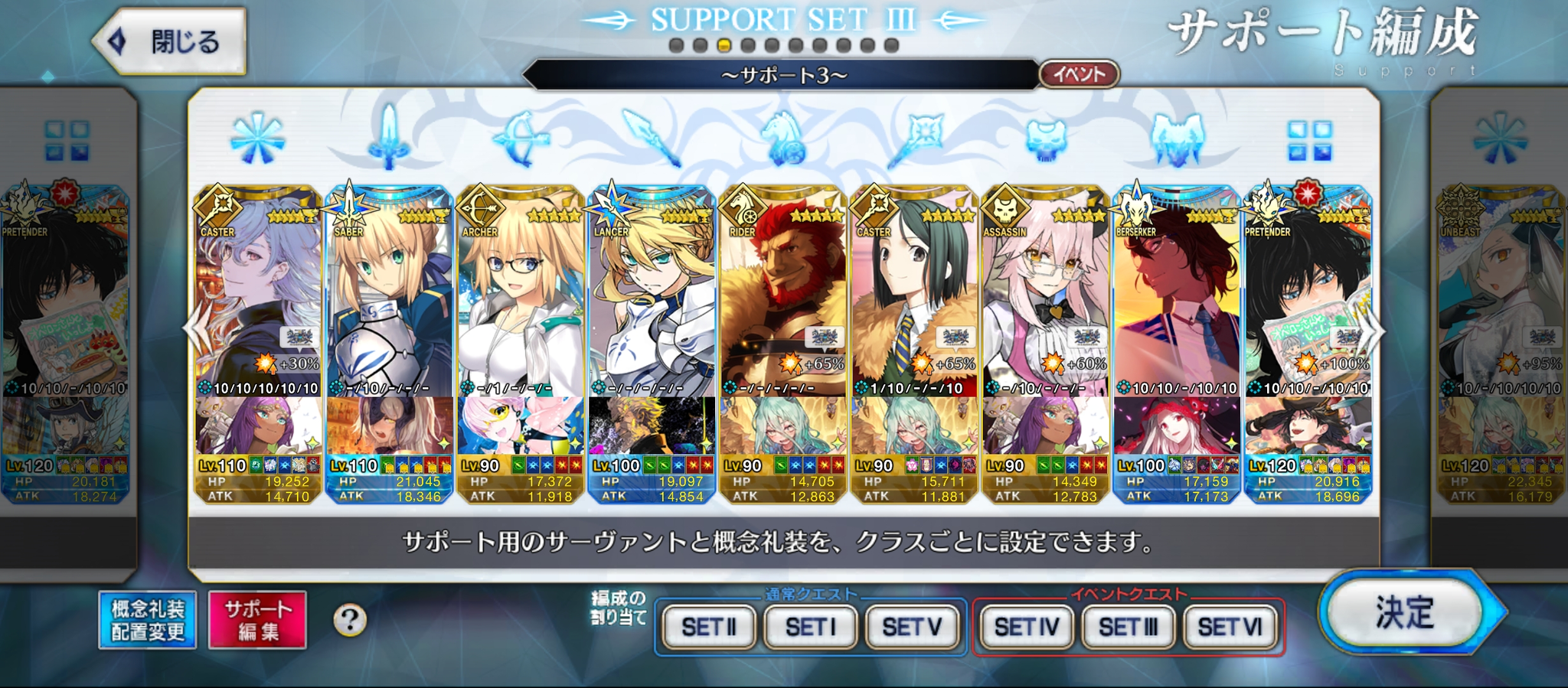Open the サポート編集 support edit button
The height and width of the screenshot is (688, 1568).
pyautogui.click(x=258, y=620)
